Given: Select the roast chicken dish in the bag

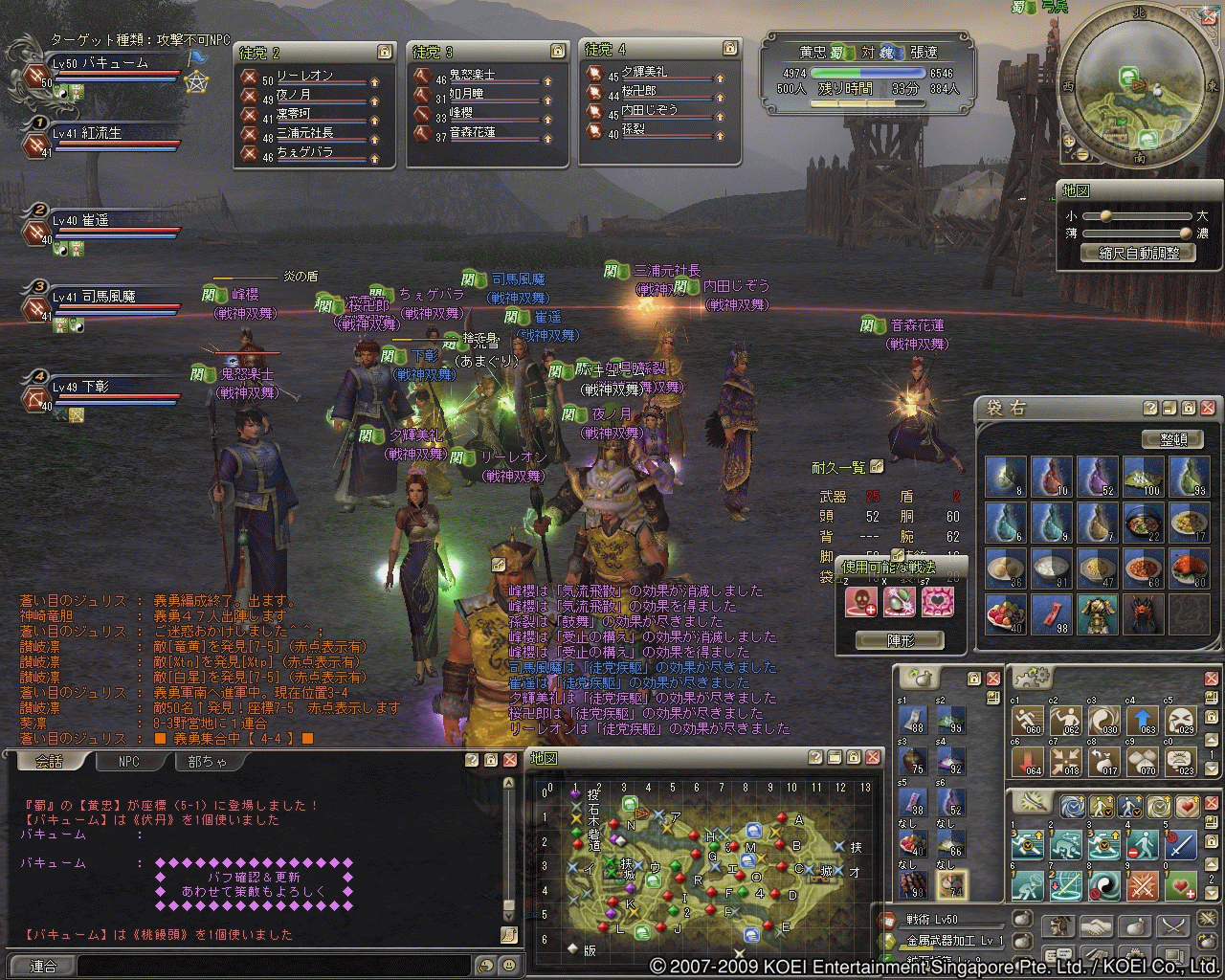Looking at the screenshot, I should (1190, 568).
